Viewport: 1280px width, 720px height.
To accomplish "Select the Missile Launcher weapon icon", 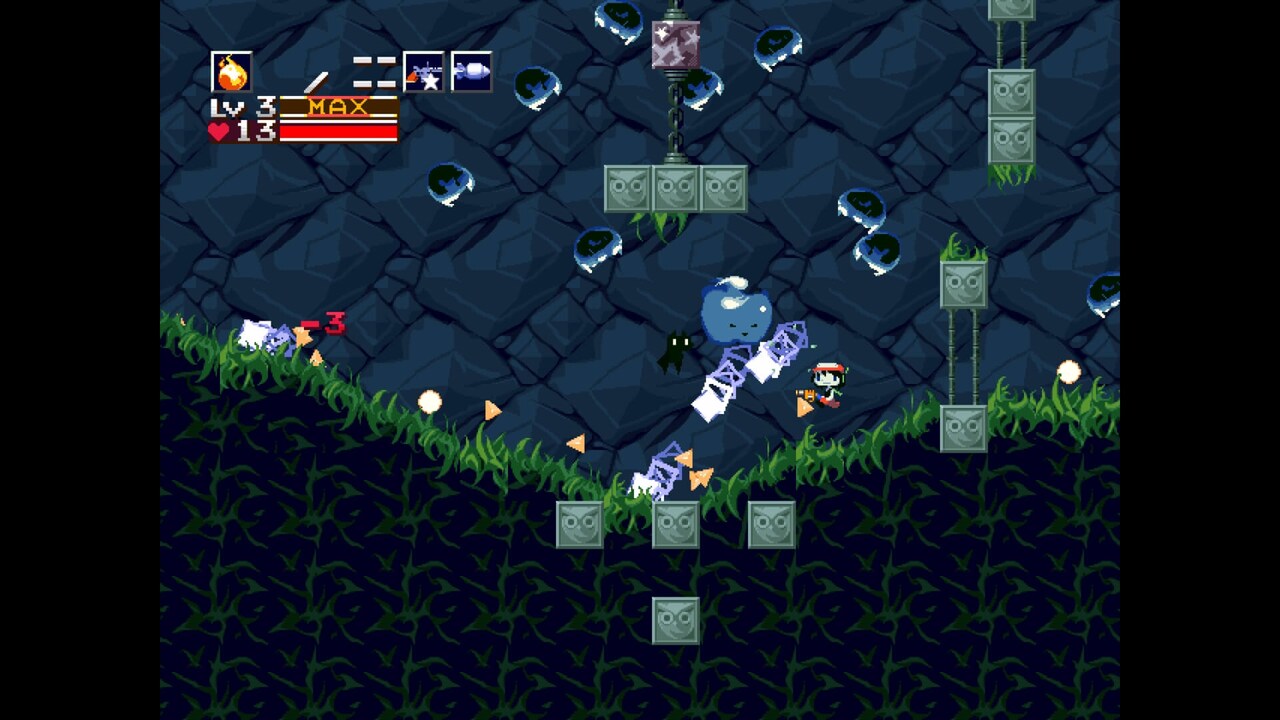I will (470, 70).
